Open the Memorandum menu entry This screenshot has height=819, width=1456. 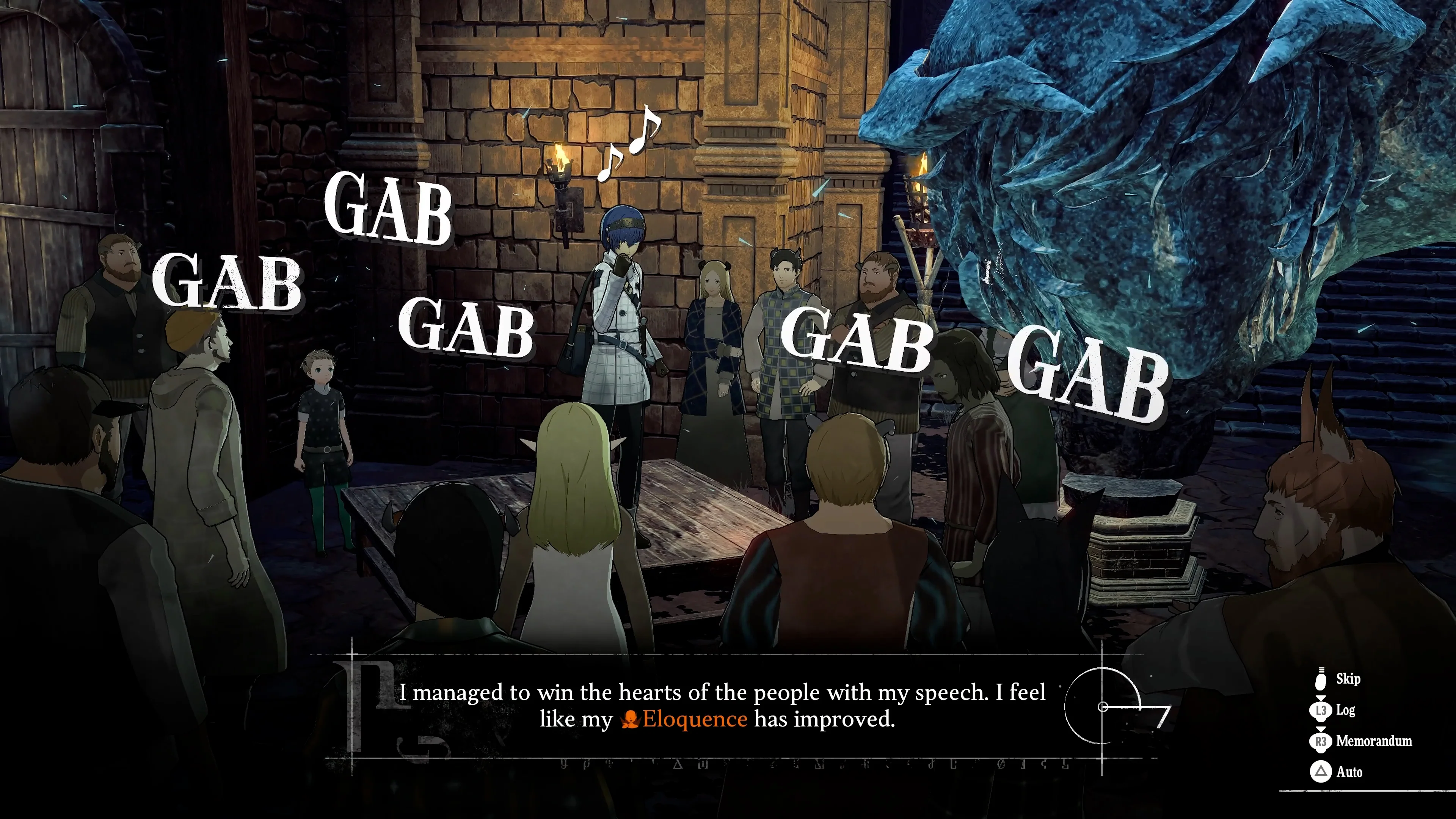click(1373, 742)
